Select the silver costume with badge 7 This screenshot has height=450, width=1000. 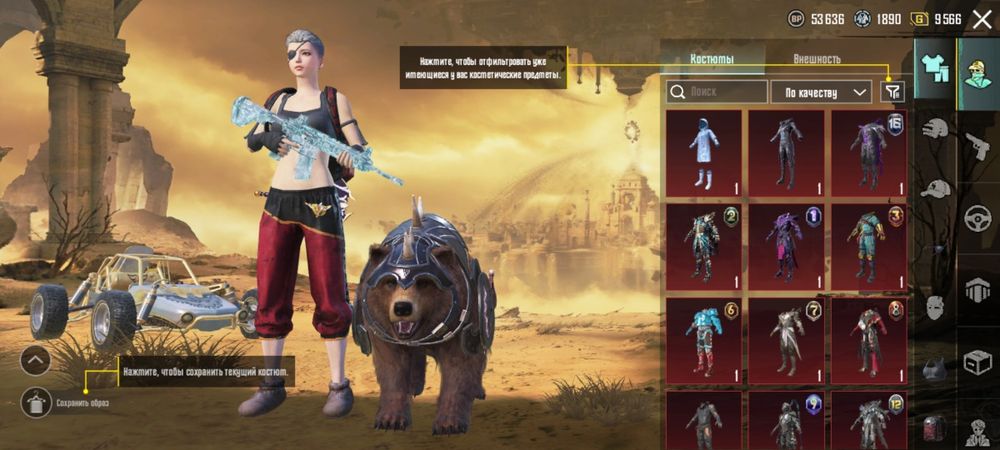786,340
